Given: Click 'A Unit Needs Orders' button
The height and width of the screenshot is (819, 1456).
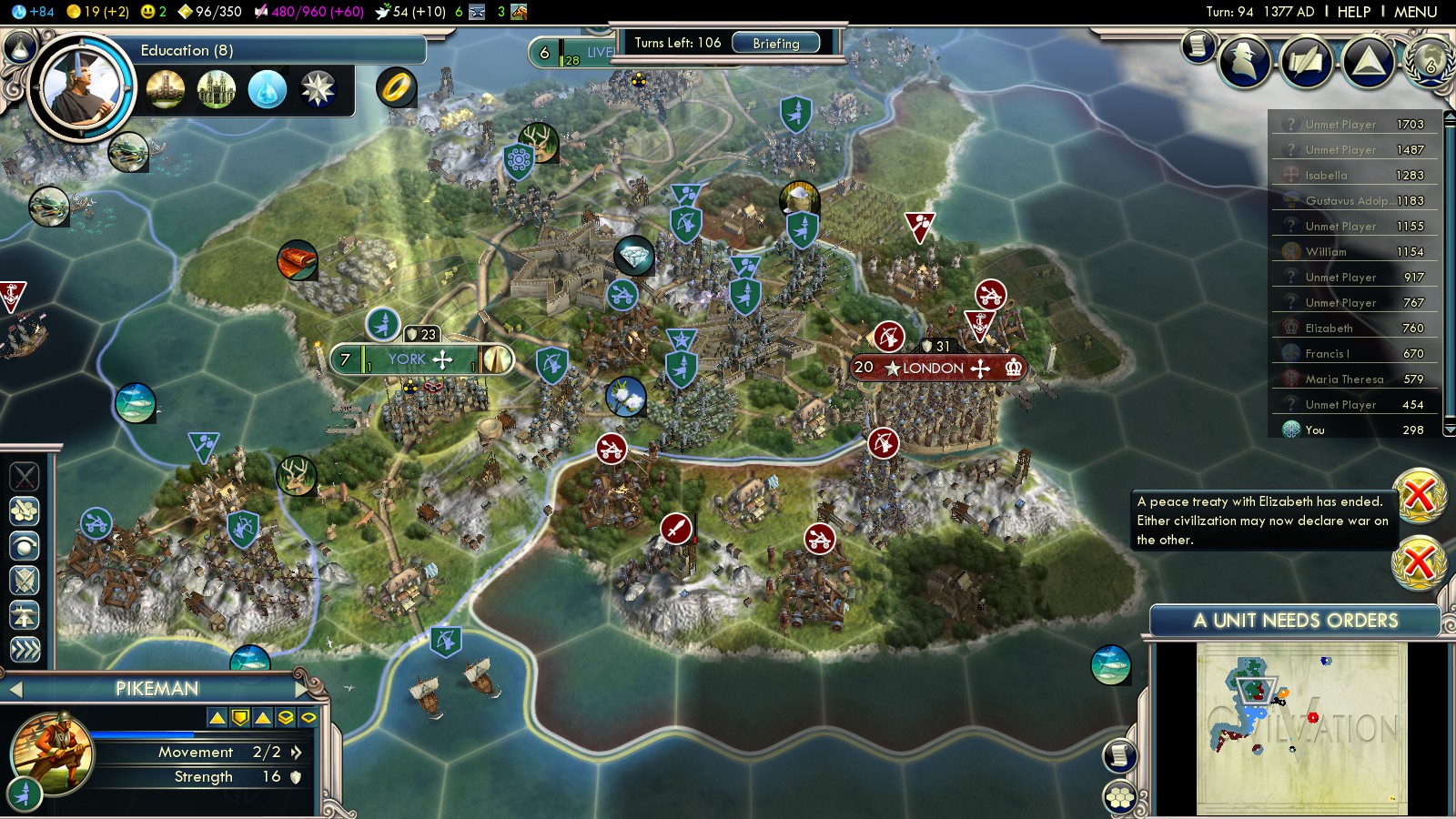Looking at the screenshot, I should [1295, 621].
